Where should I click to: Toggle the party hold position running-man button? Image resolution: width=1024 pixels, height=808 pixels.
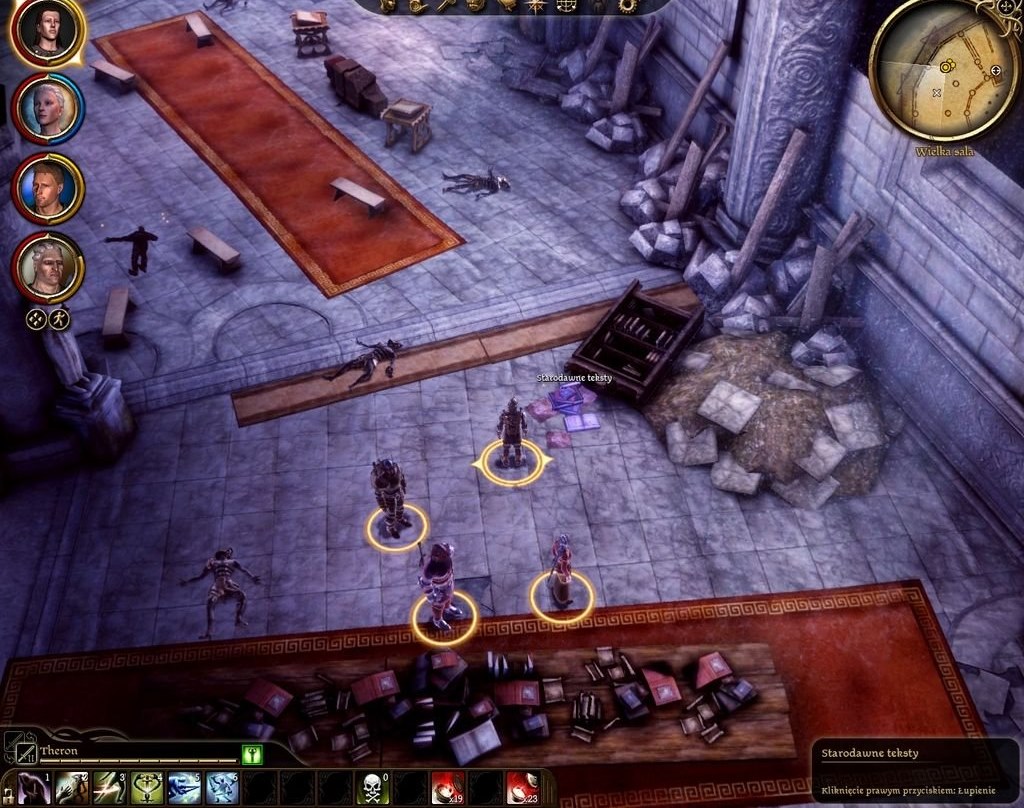pyautogui.click(x=60, y=320)
